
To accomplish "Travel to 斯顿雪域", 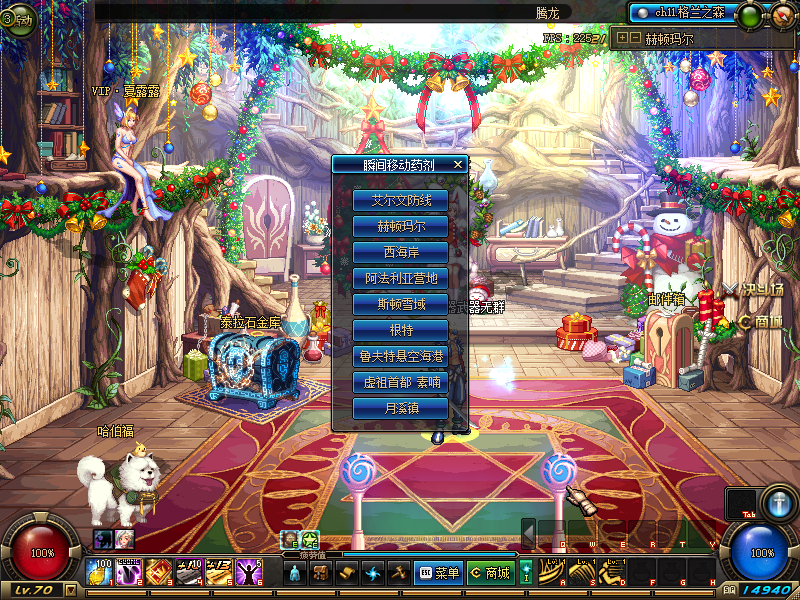I will tap(400, 304).
